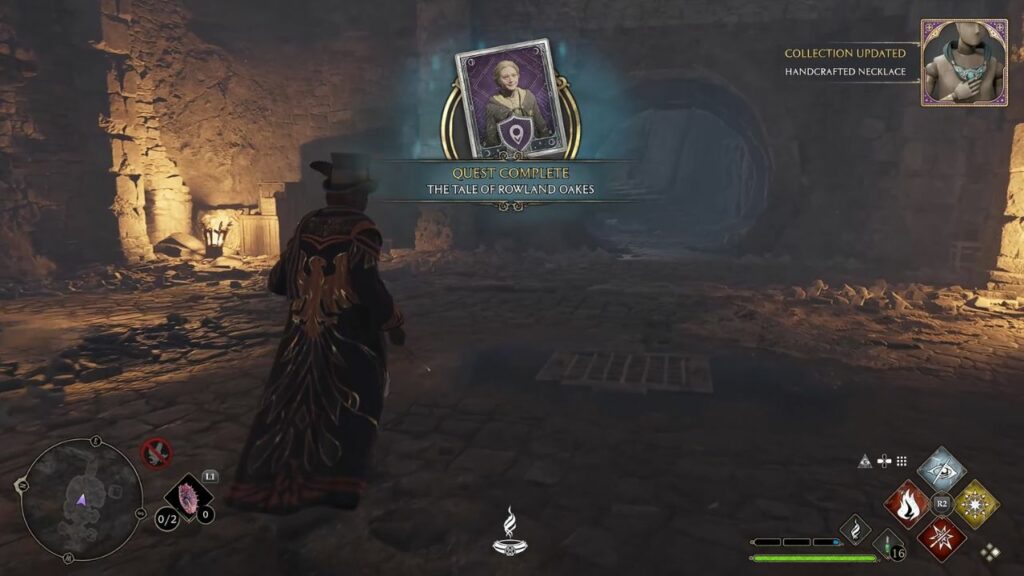The height and width of the screenshot is (576, 1024).
Task: Trigger the red explosion spell at the diamond's bottom
Action: coord(941,539)
